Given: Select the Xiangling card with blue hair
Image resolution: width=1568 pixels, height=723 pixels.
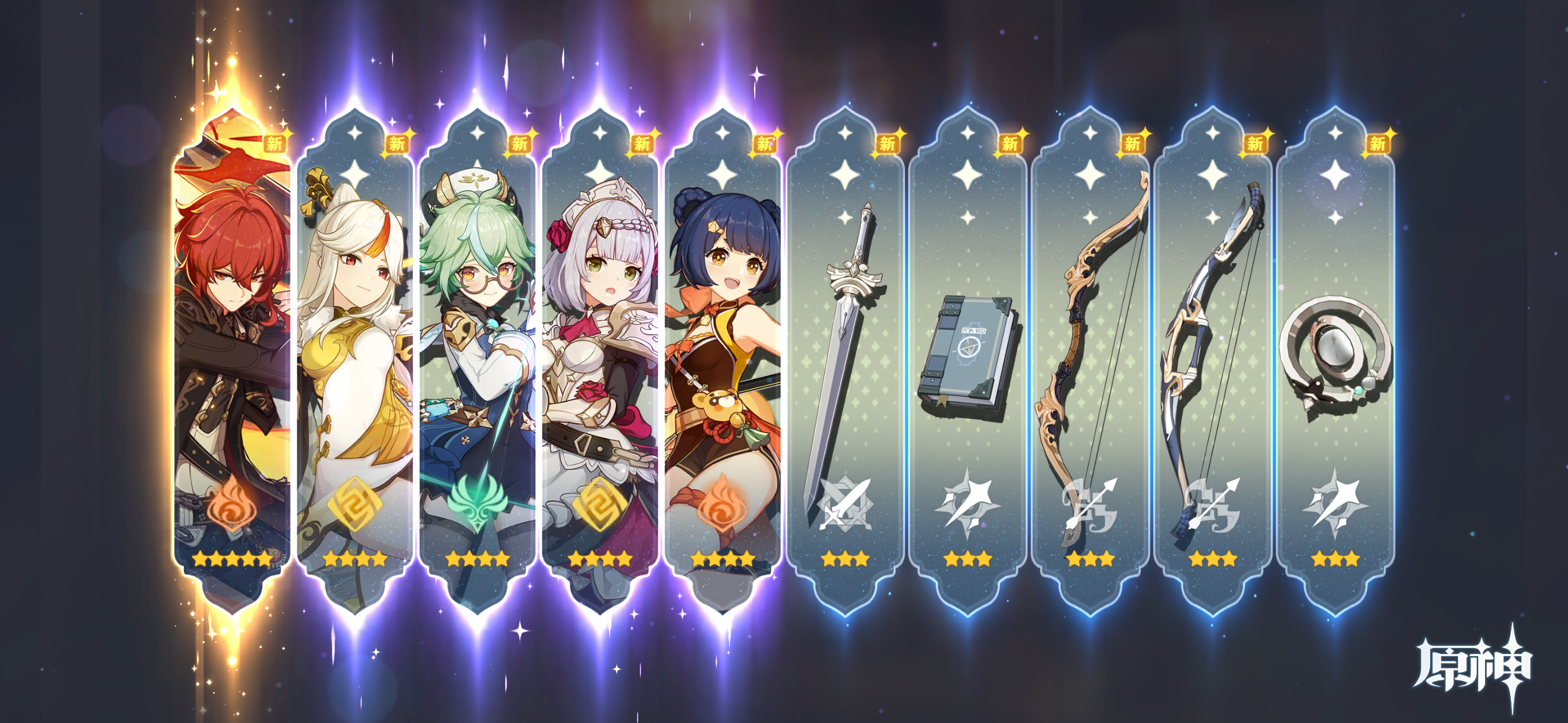Looking at the screenshot, I should pos(722,359).
